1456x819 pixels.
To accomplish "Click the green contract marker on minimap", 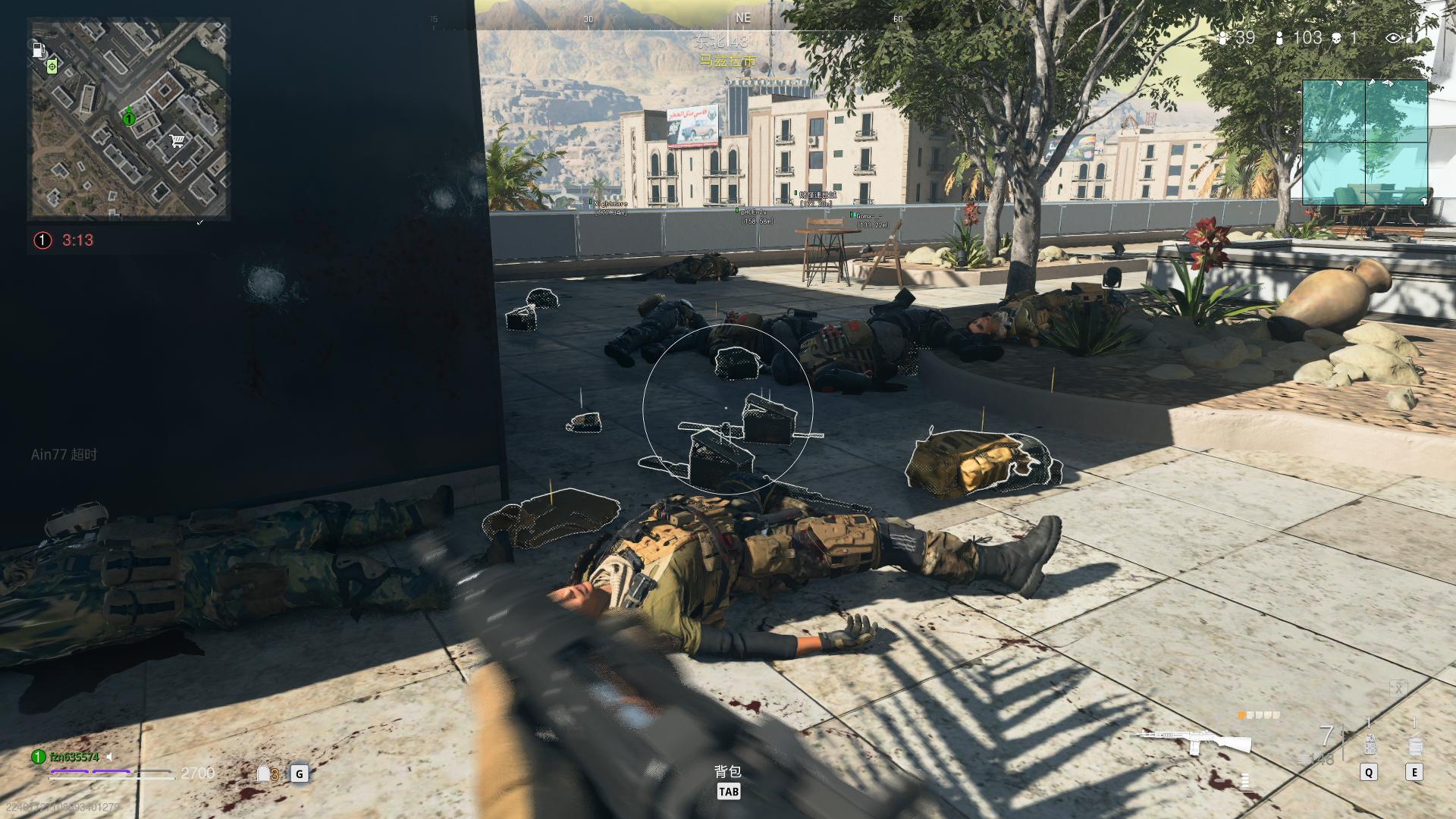I will pos(52,67).
